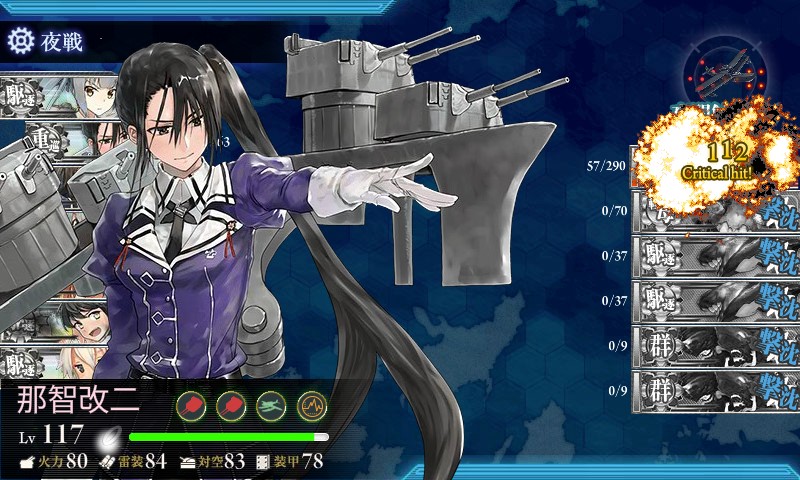Select the green seaplane equipment icon

click(273, 405)
